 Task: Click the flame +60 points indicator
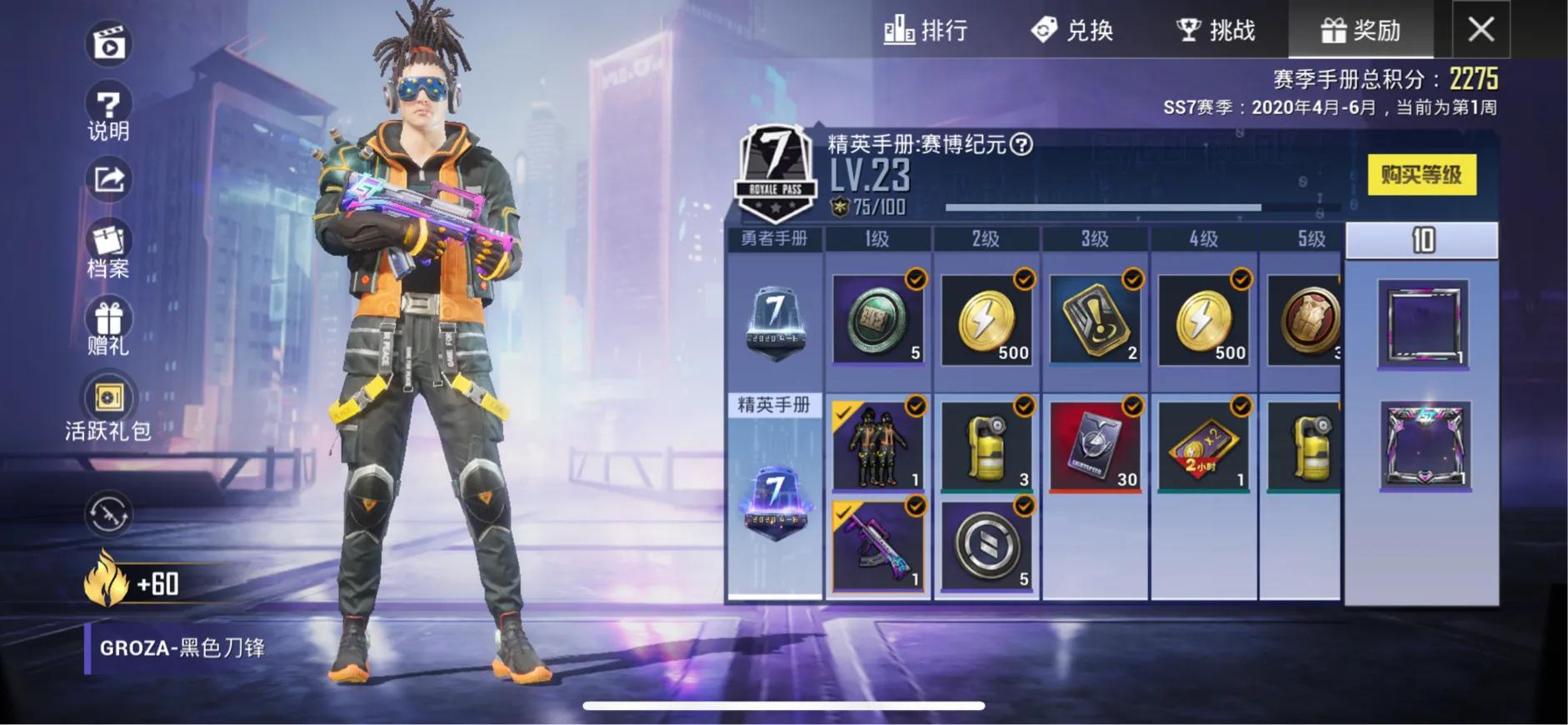(x=133, y=585)
